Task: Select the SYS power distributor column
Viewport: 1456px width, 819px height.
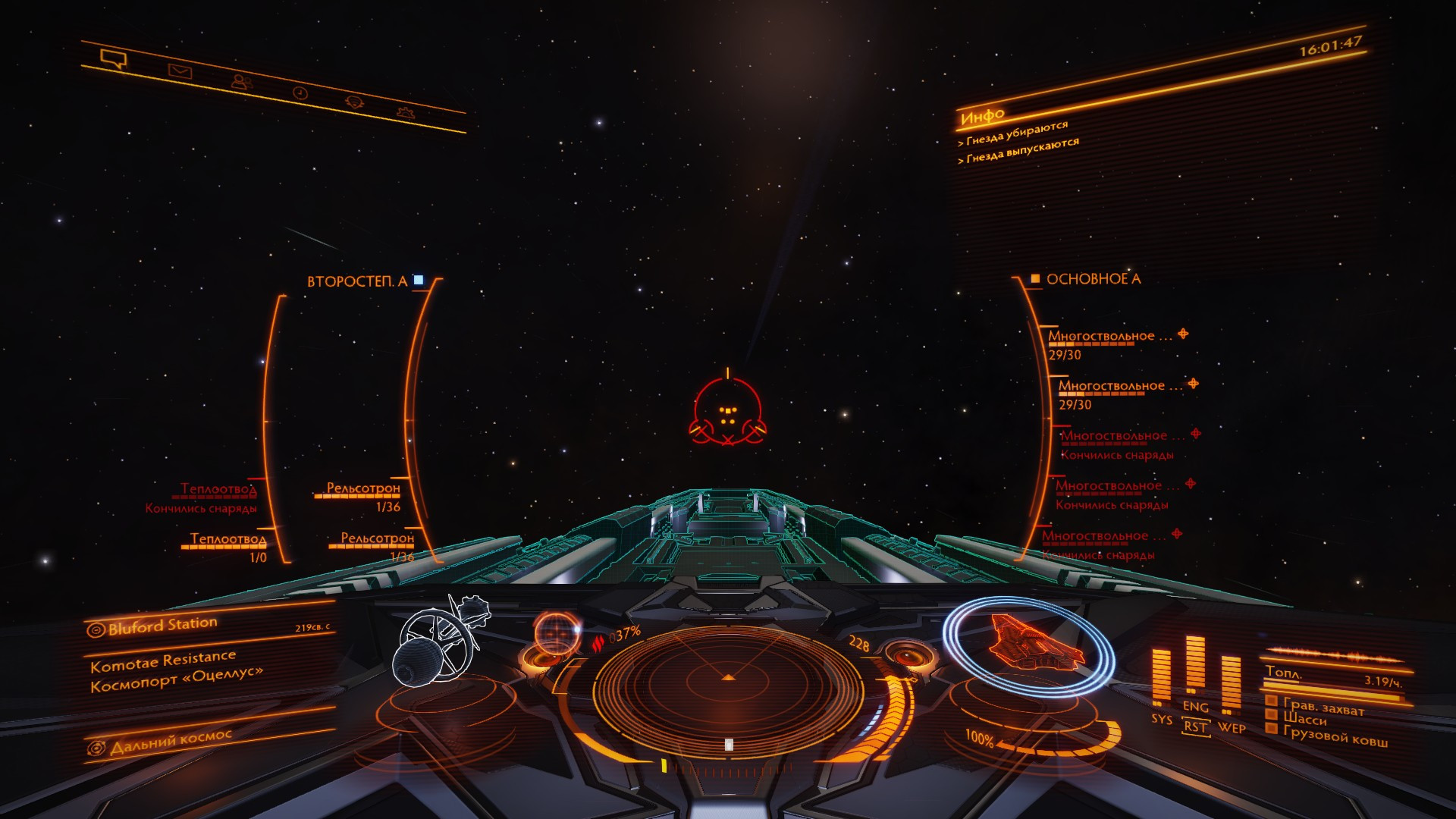Action: [x=1161, y=679]
